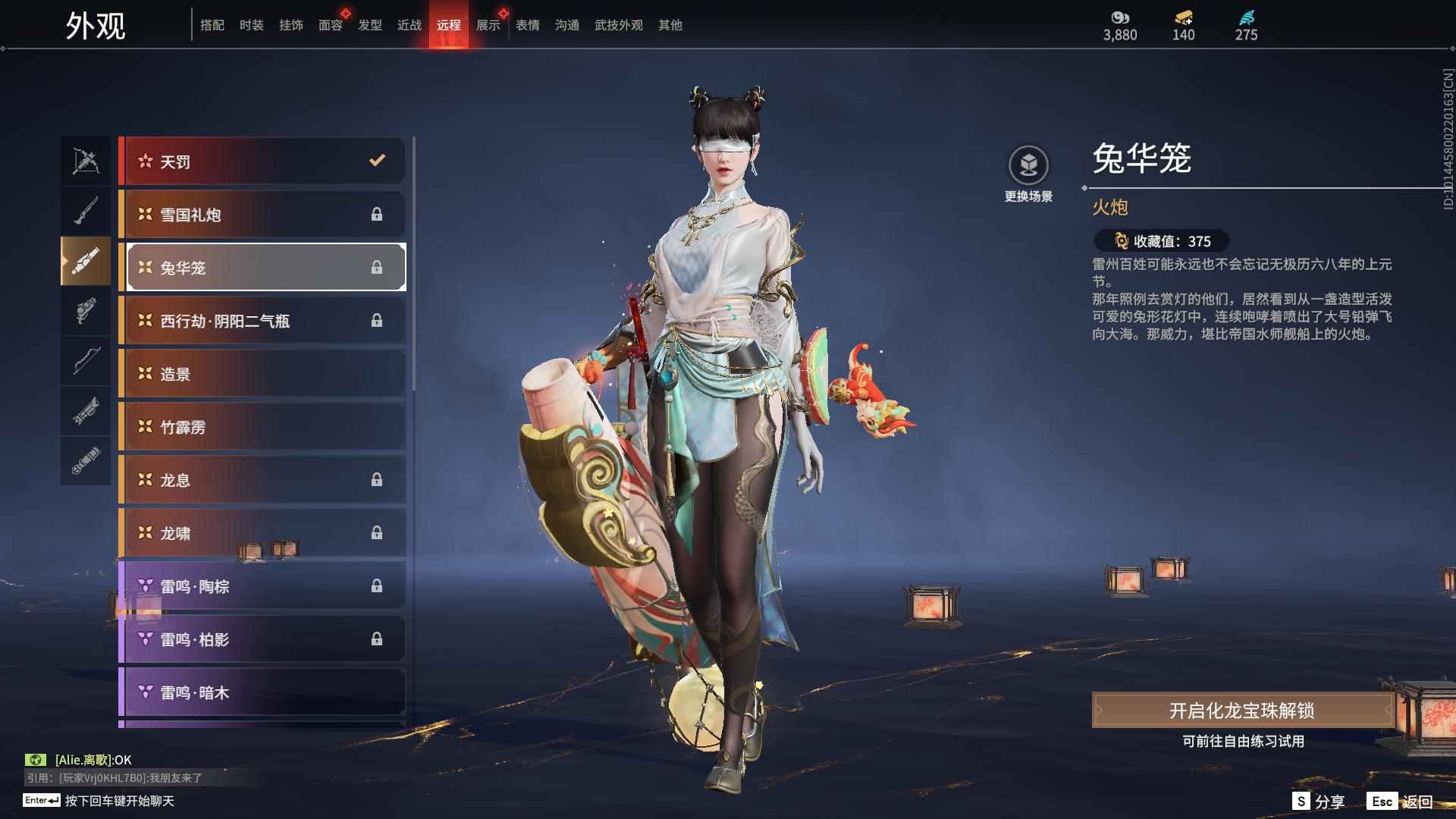Choose the musket weapon category icon

pos(86,211)
